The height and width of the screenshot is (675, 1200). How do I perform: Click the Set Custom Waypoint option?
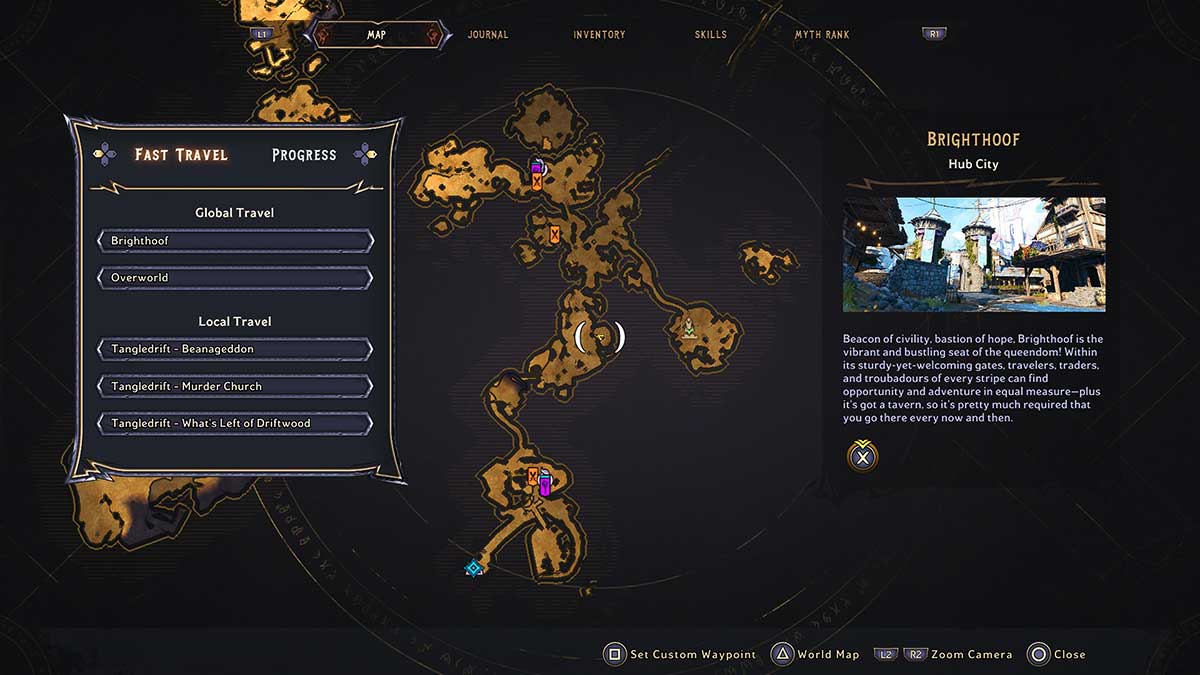coord(680,655)
